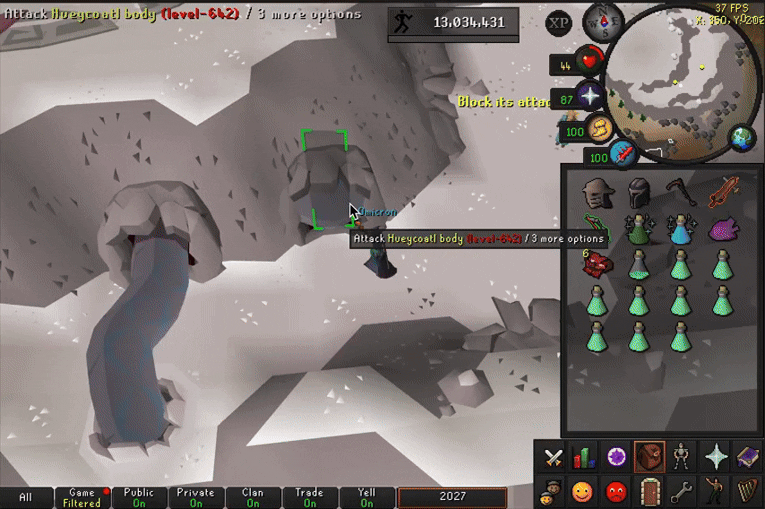This screenshot has width=765, height=509.
Task: Open the Logout door tab
Action: (649, 491)
